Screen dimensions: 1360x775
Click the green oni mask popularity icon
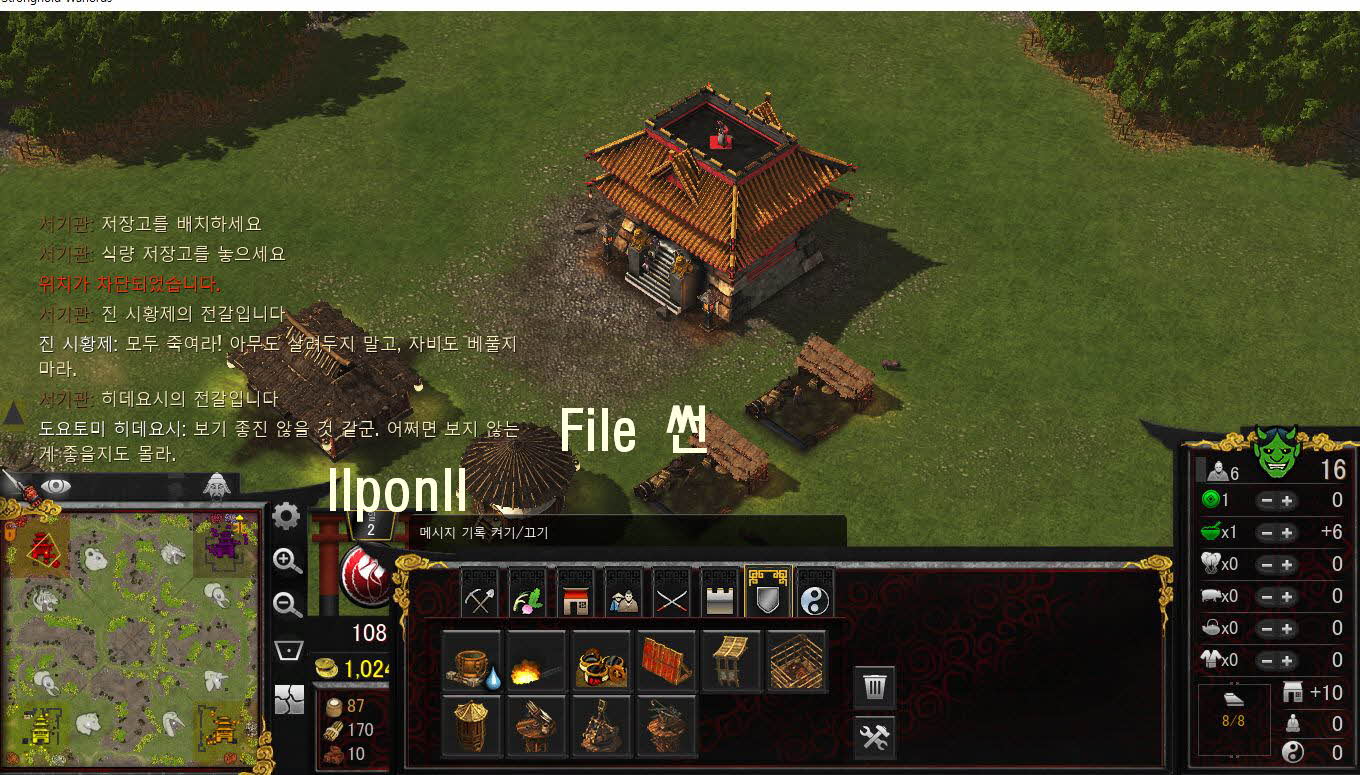pyautogui.click(x=1276, y=455)
